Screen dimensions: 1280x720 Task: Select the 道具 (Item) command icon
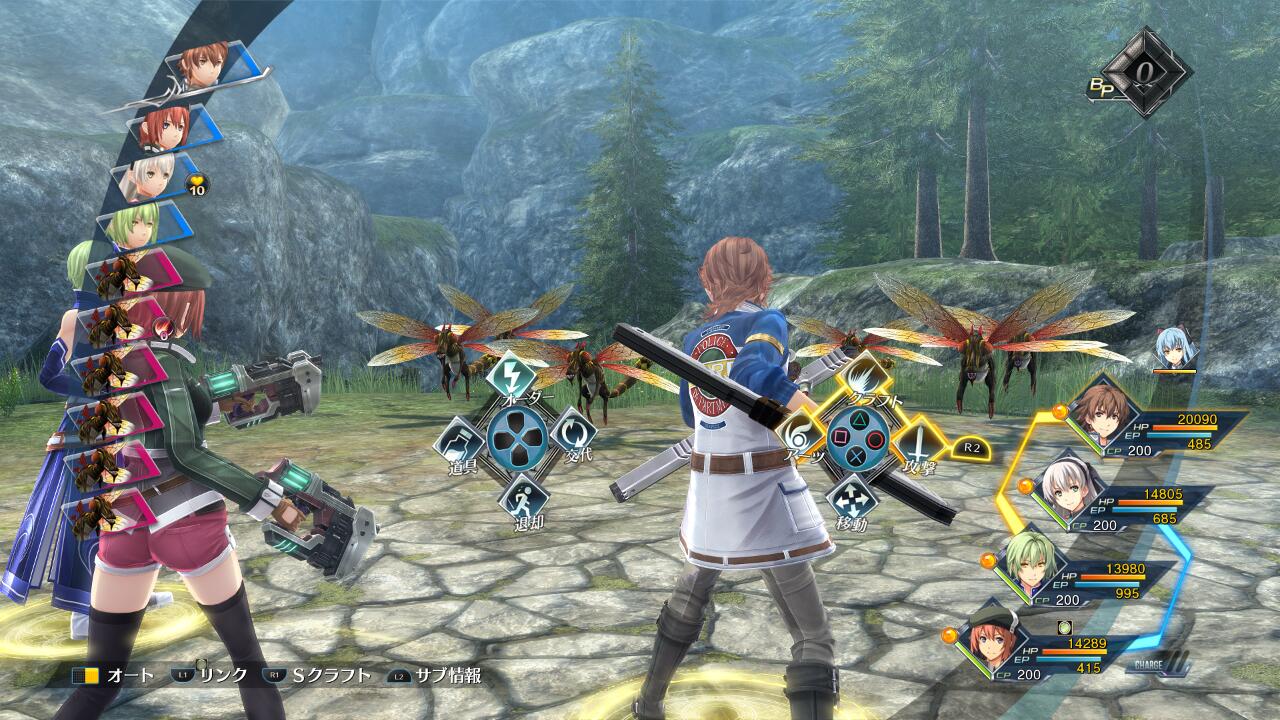457,439
